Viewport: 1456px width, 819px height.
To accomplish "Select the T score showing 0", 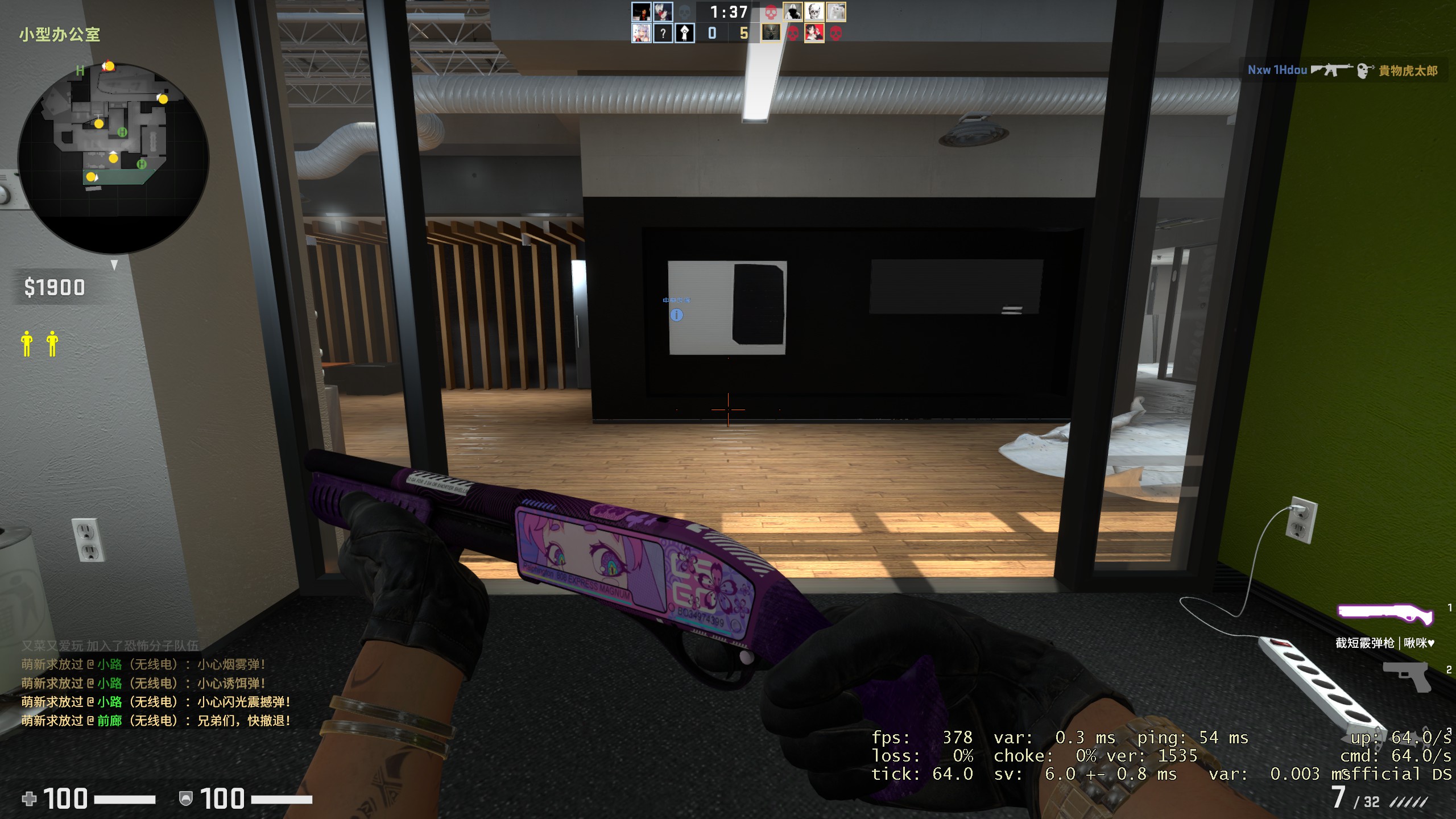I will point(713,34).
